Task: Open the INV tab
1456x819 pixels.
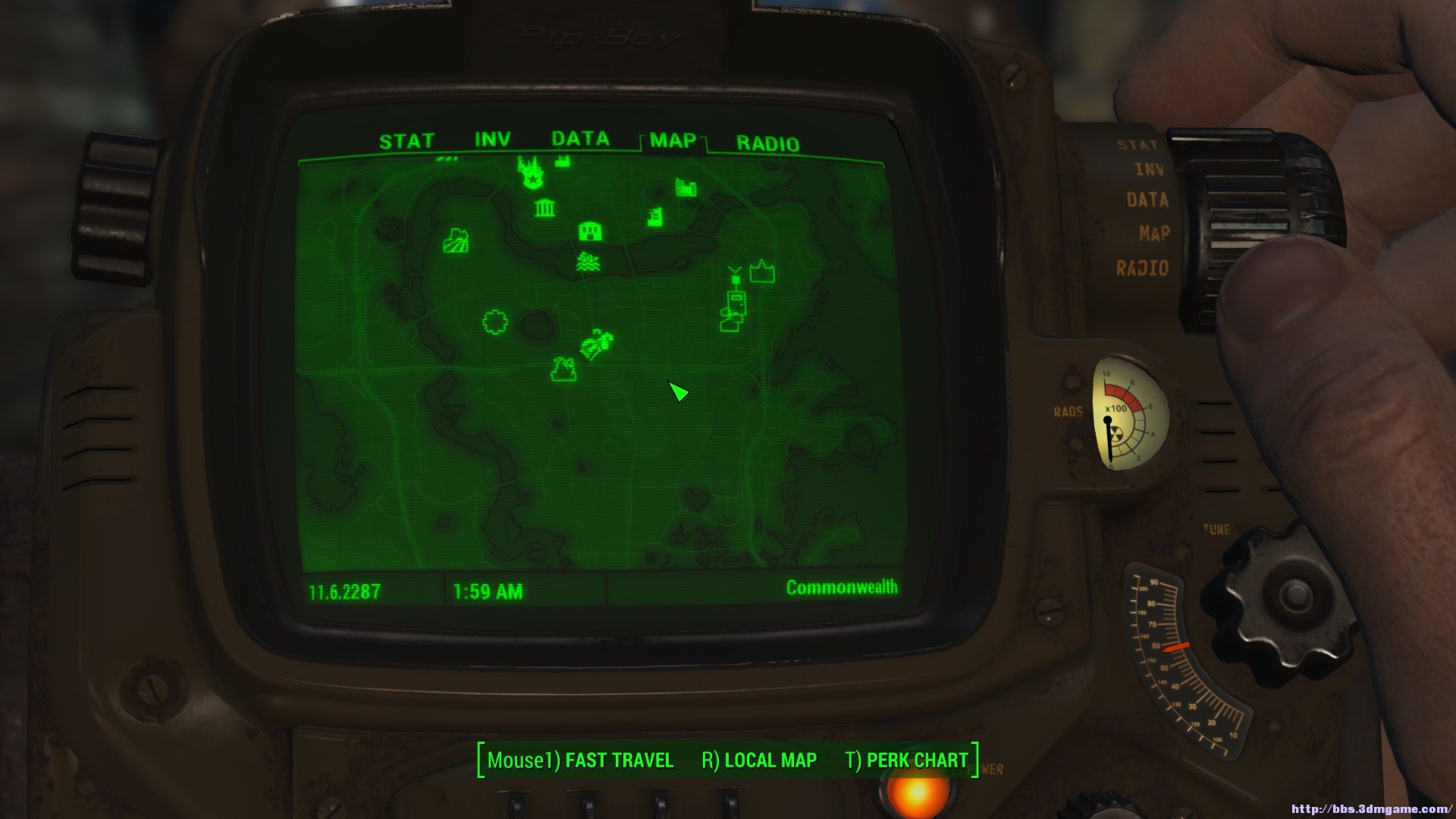Action: (492, 140)
